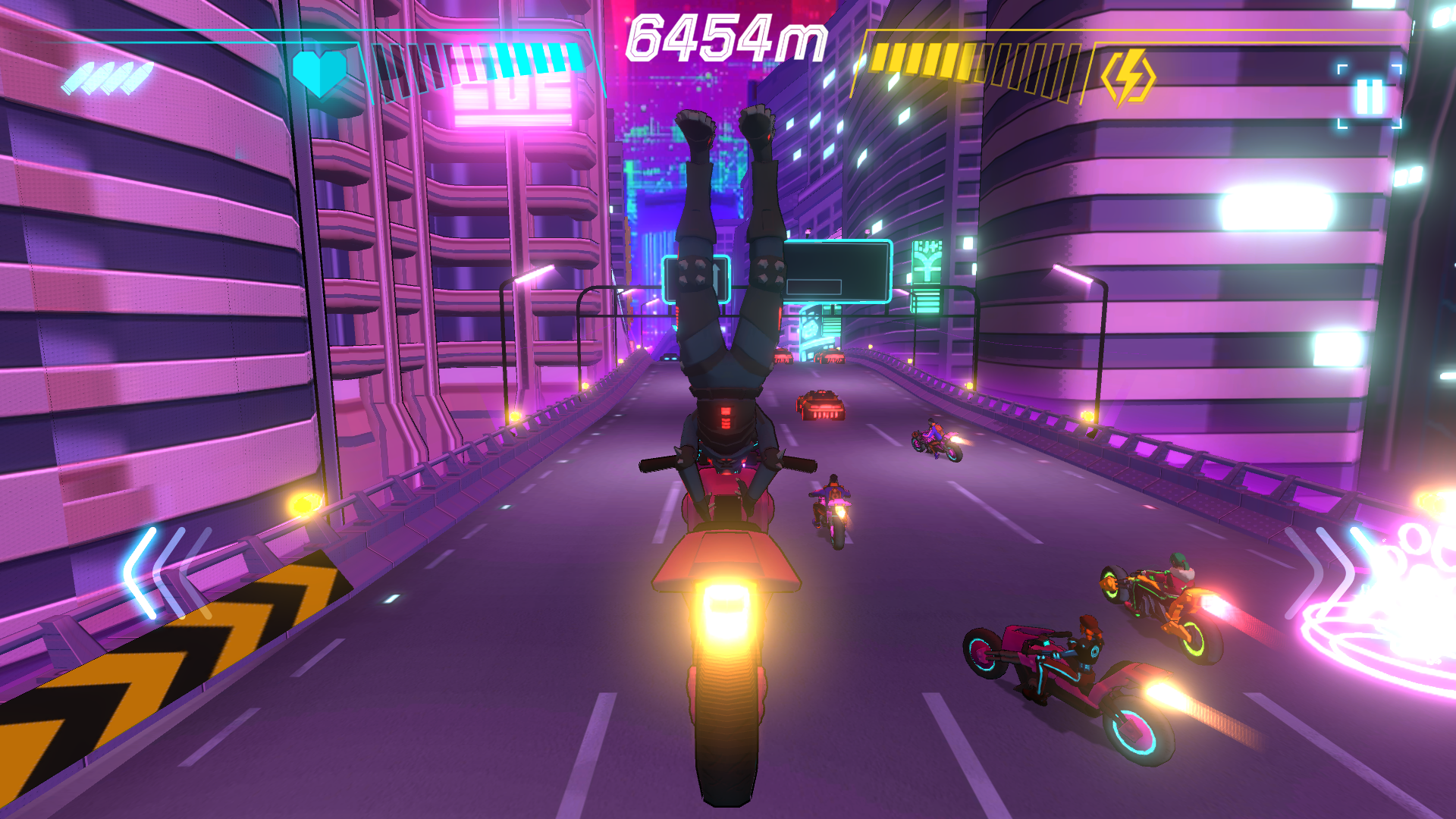Screen dimensions: 1456x819
Task: Click the pause icon top right
Action: click(1370, 95)
